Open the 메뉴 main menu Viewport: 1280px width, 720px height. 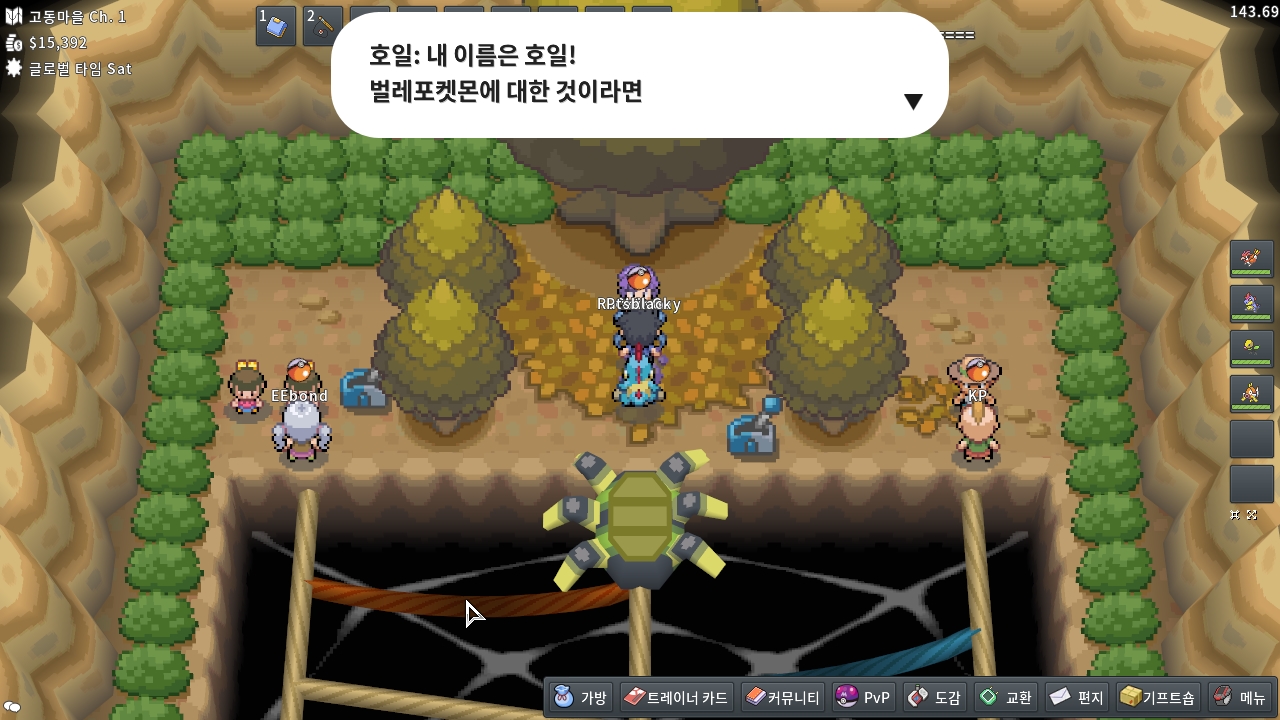(1239, 697)
